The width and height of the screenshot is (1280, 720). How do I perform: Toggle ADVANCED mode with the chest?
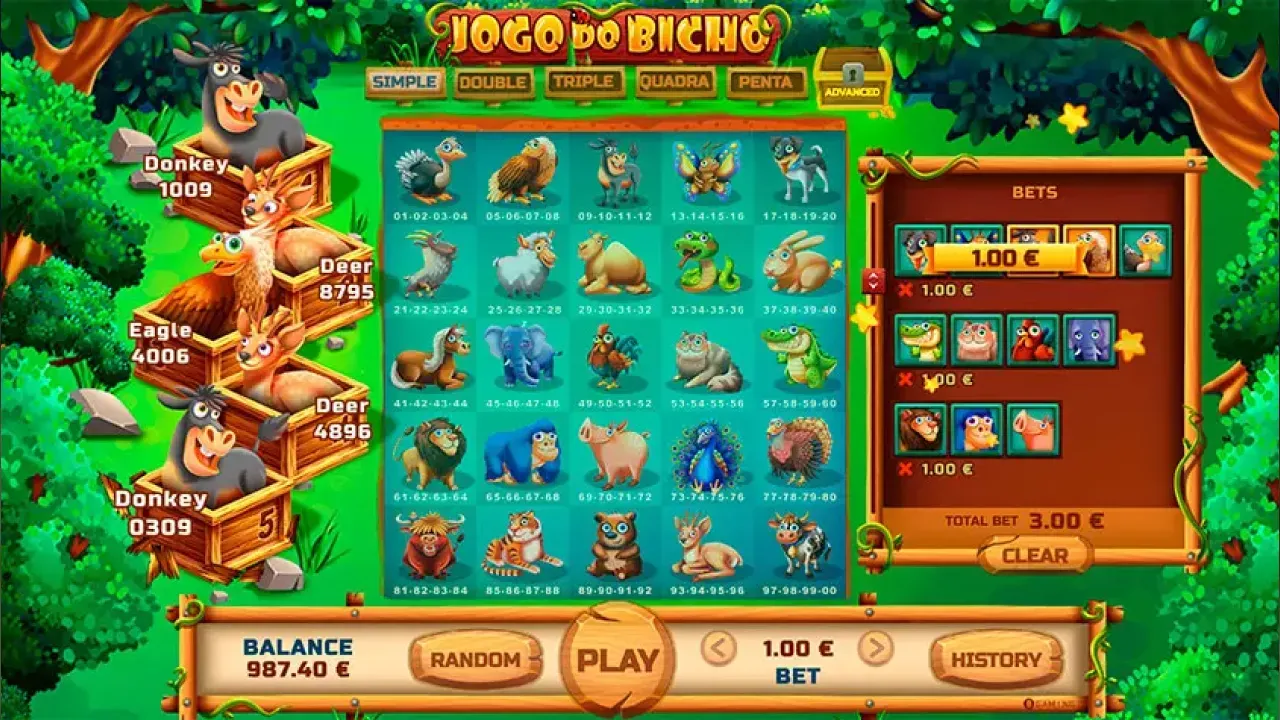point(849,78)
